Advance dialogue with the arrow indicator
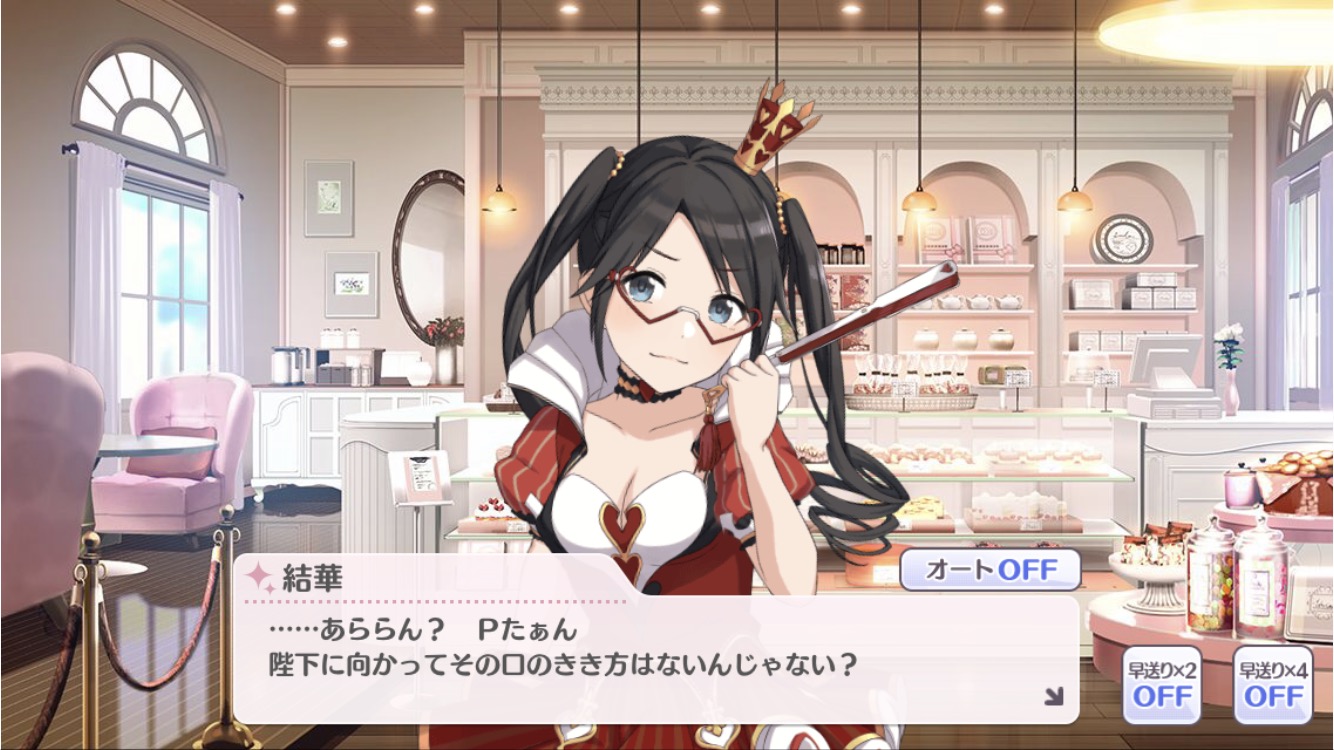The image size is (1334, 750). tap(1053, 696)
